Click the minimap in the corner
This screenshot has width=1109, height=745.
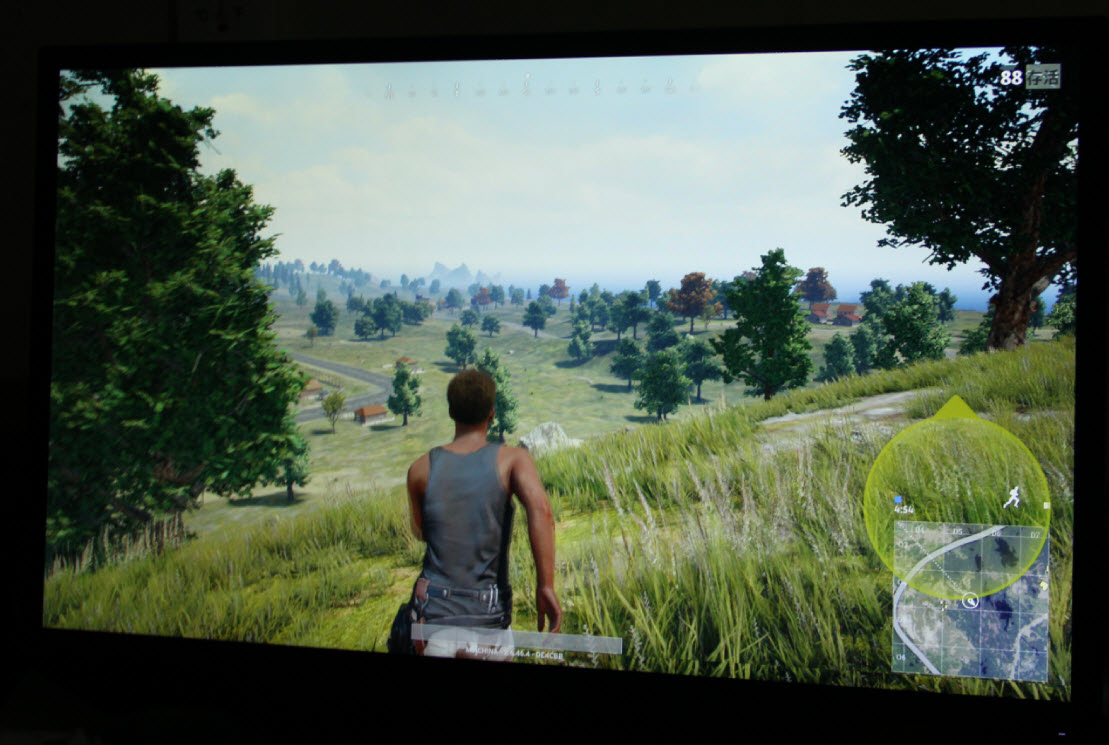click(970, 599)
